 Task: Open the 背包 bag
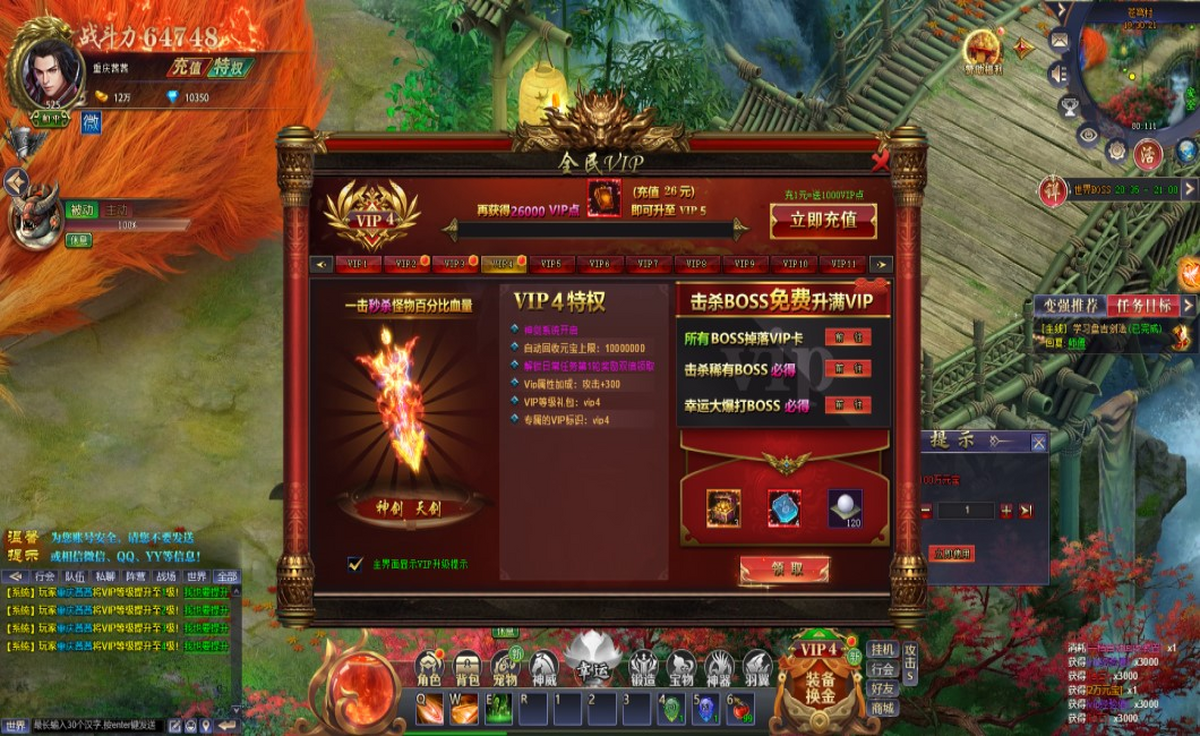[468, 669]
